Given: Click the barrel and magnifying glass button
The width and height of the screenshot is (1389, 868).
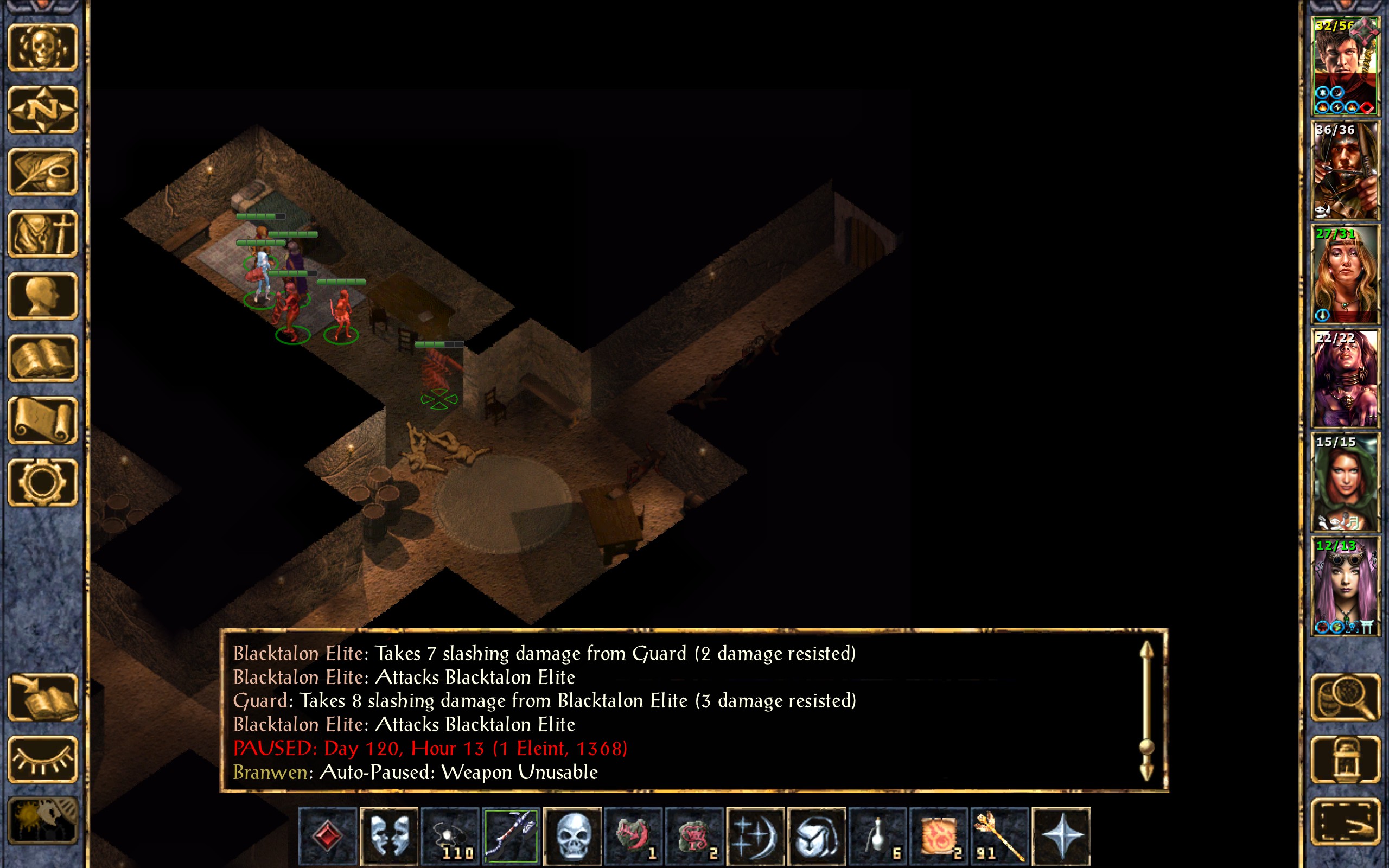Looking at the screenshot, I should click(1345, 698).
